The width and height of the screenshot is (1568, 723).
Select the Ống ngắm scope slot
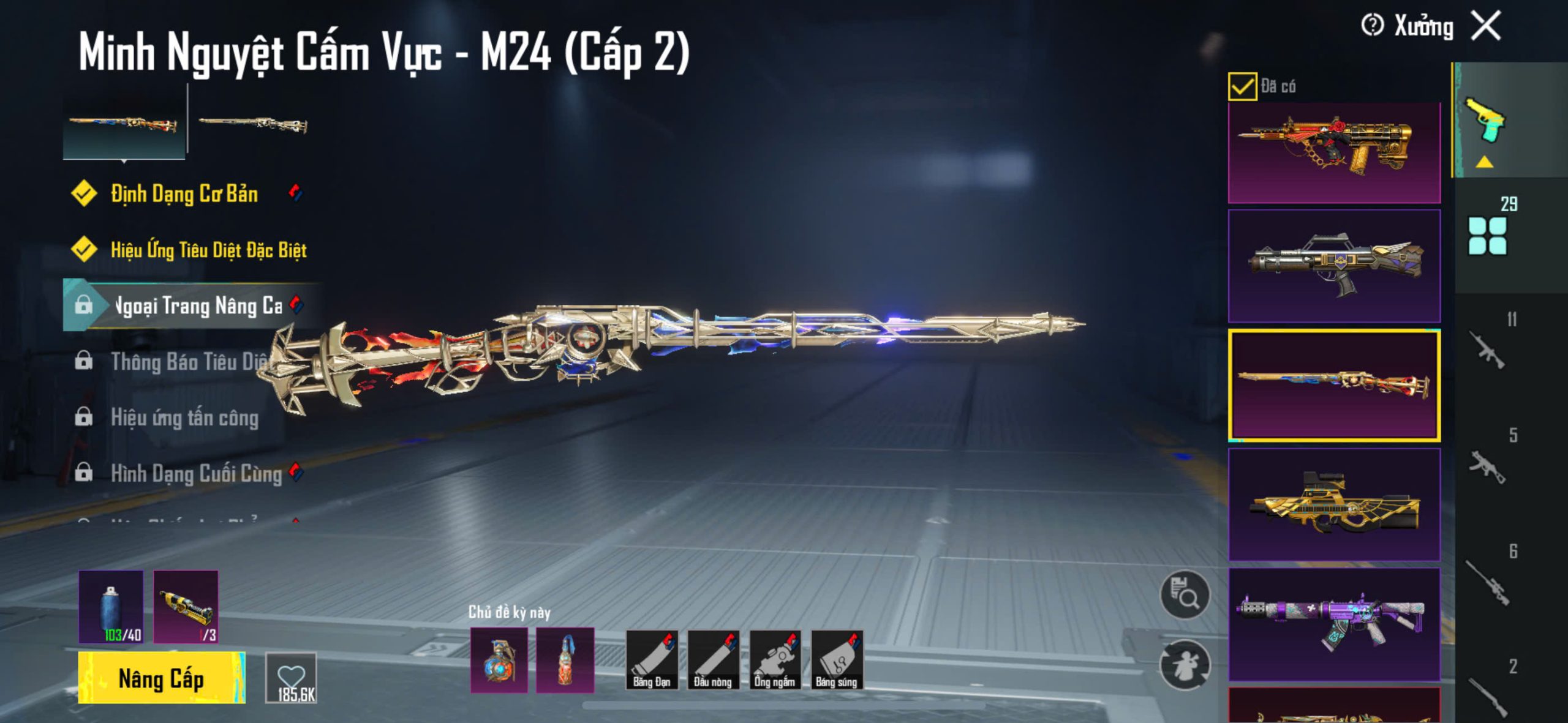pyautogui.click(x=775, y=660)
